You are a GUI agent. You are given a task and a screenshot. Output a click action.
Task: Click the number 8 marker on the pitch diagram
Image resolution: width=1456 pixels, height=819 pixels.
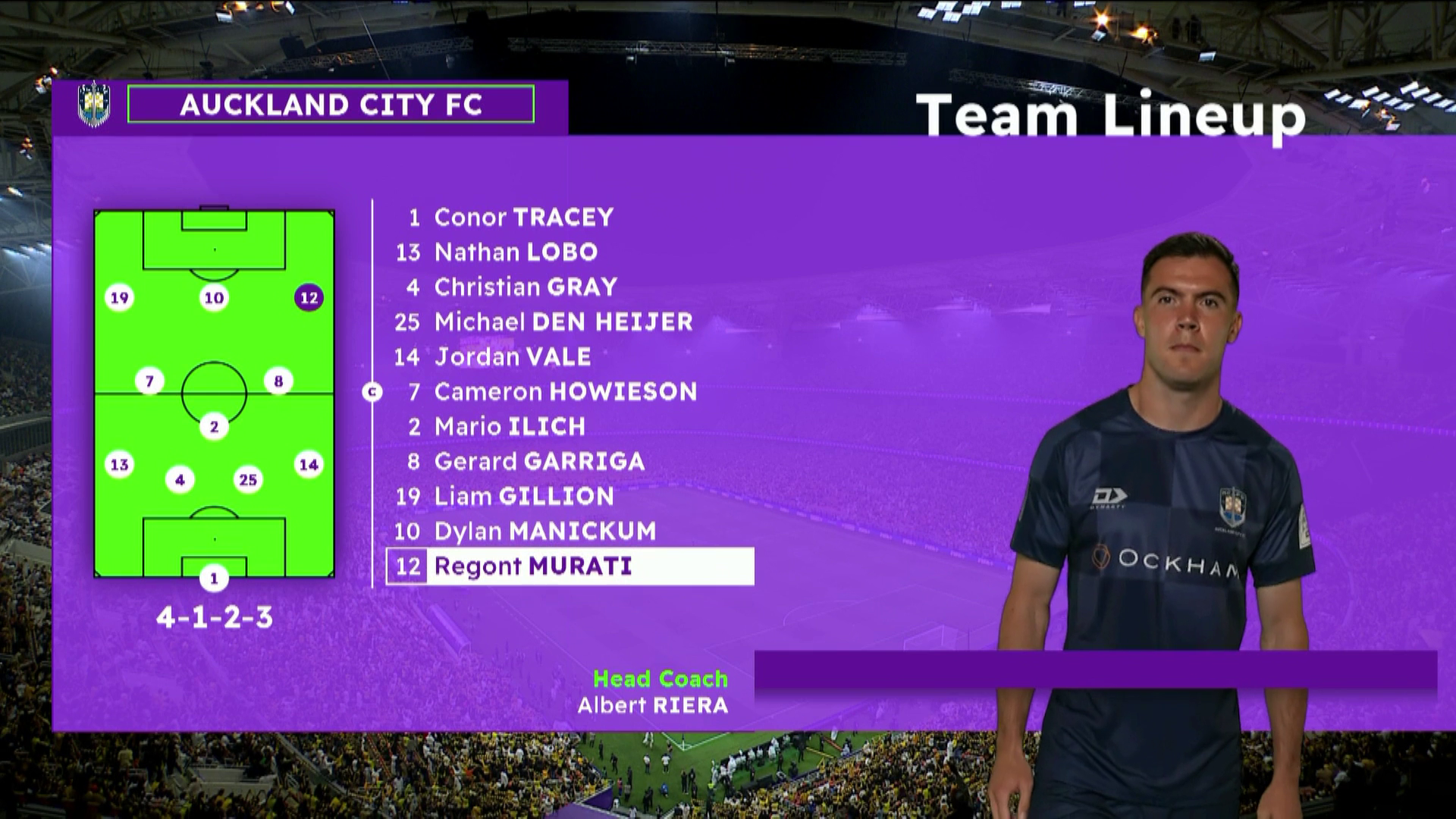[278, 381]
